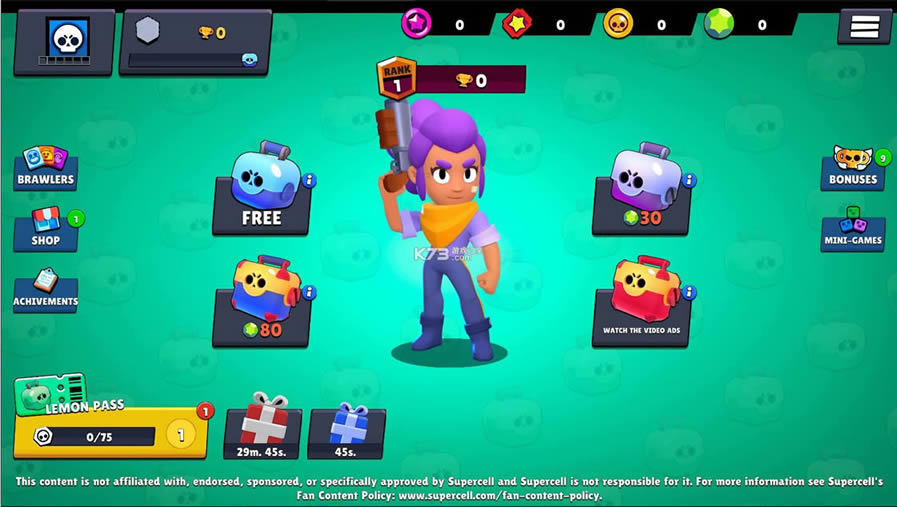This screenshot has height=507, width=897.
Task: Open the skull player profile icon
Action: point(66,41)
